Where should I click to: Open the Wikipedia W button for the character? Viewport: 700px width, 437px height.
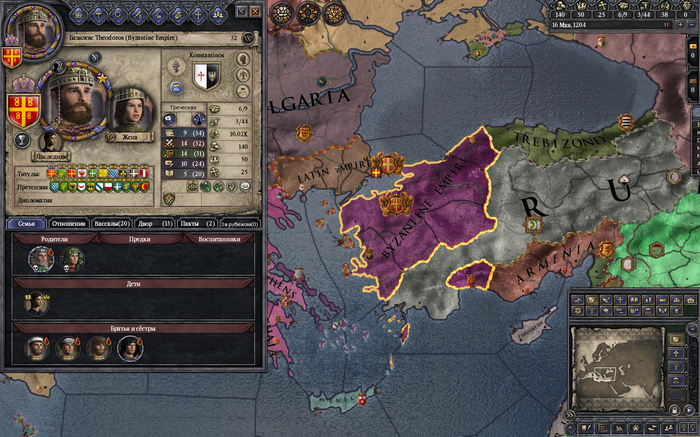point(248,37)
